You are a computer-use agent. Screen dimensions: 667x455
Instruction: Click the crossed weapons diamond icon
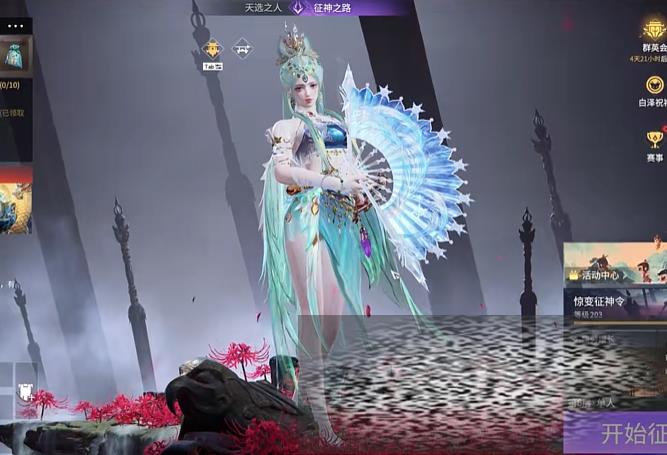[x=242, y=48]
